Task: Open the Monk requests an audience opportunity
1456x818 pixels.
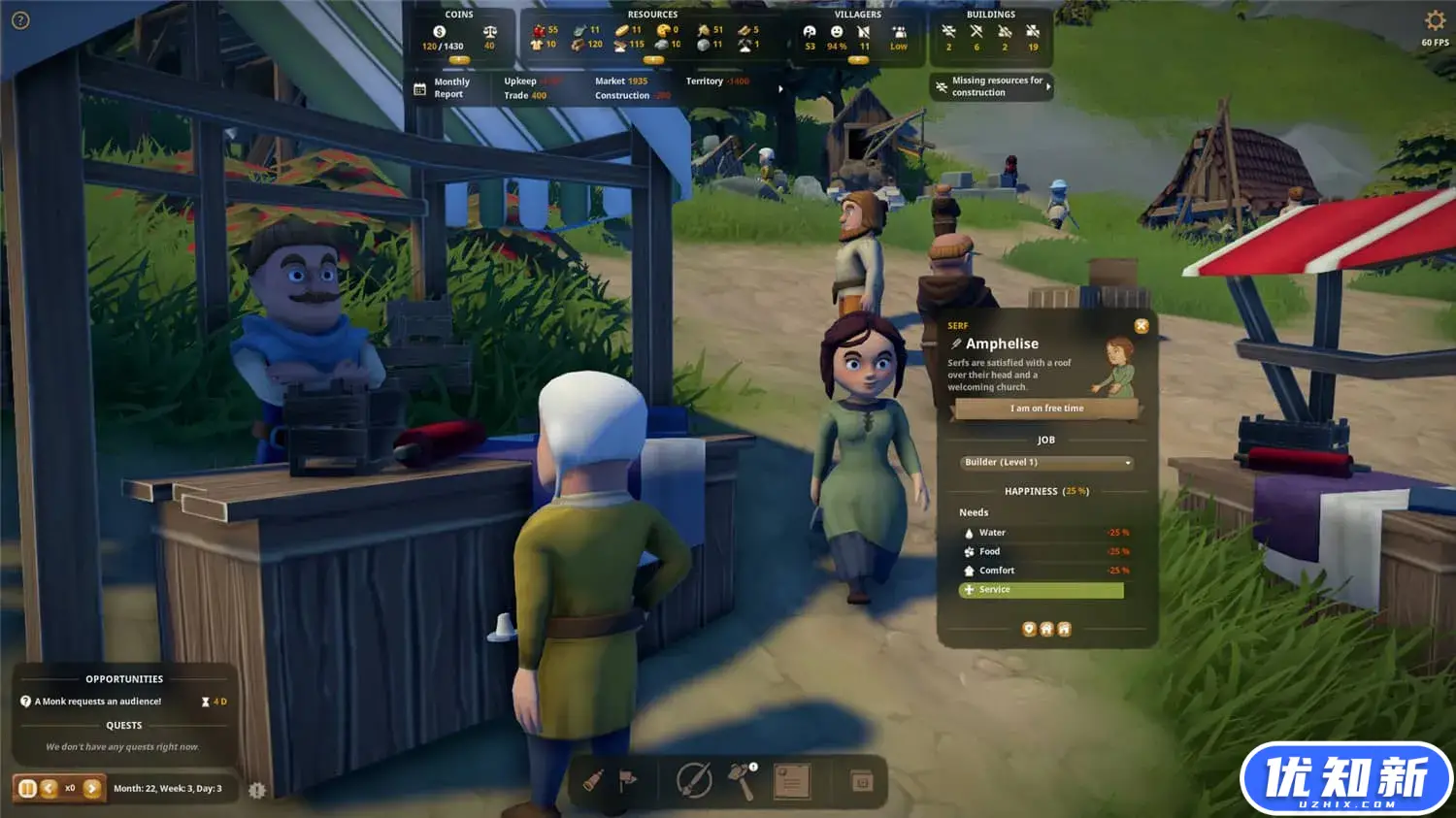Action: (98, 702)
